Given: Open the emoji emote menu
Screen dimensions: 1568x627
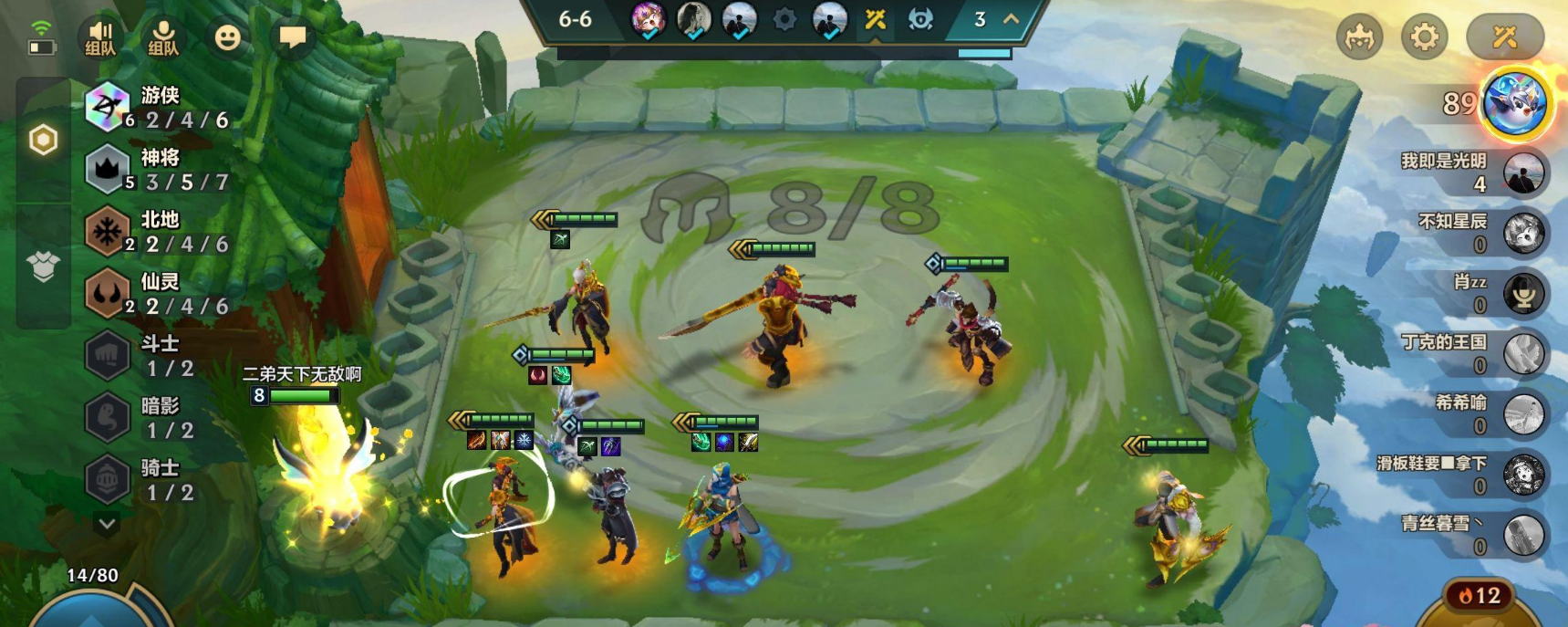Looking at the screenshot, I should tap(227, 37).
